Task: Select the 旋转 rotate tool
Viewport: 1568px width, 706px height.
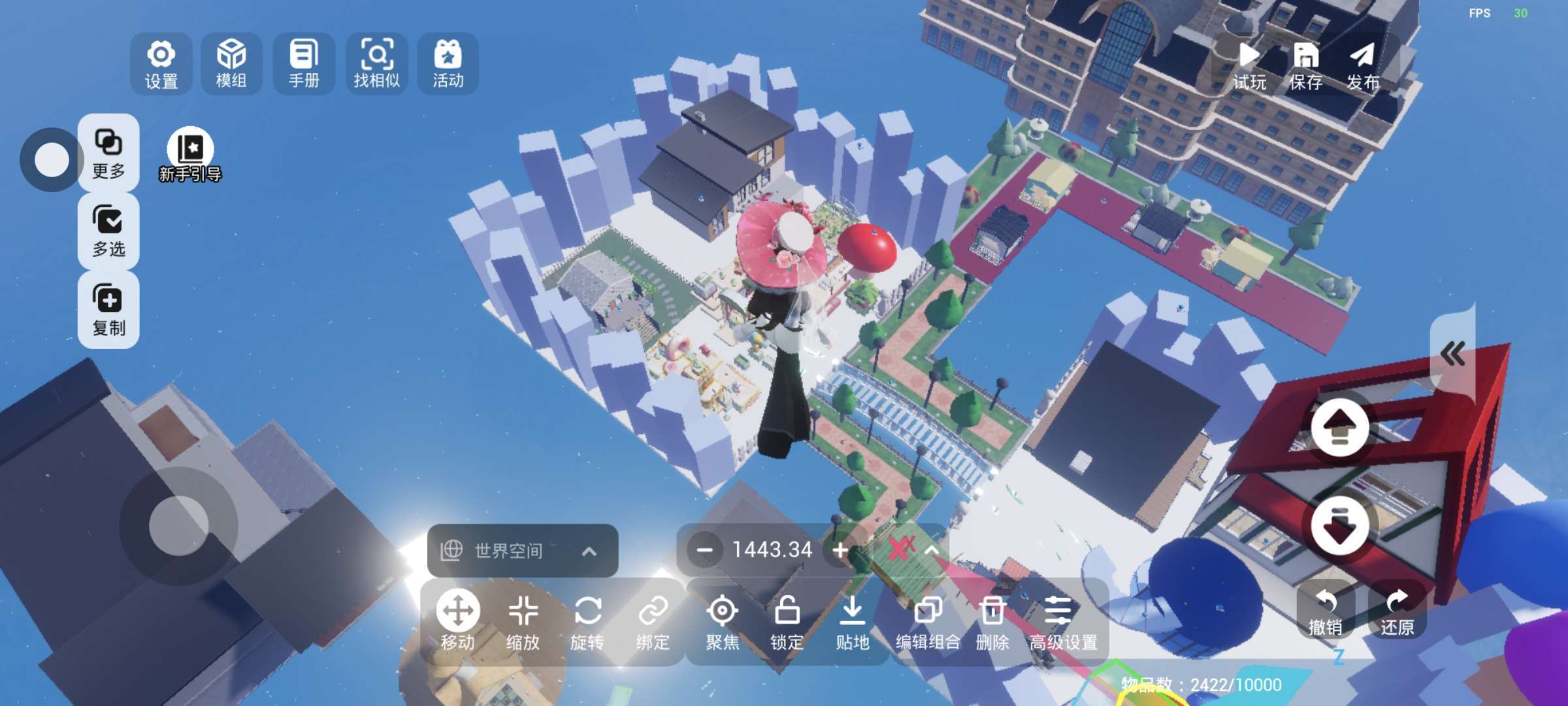Action: 587,623
